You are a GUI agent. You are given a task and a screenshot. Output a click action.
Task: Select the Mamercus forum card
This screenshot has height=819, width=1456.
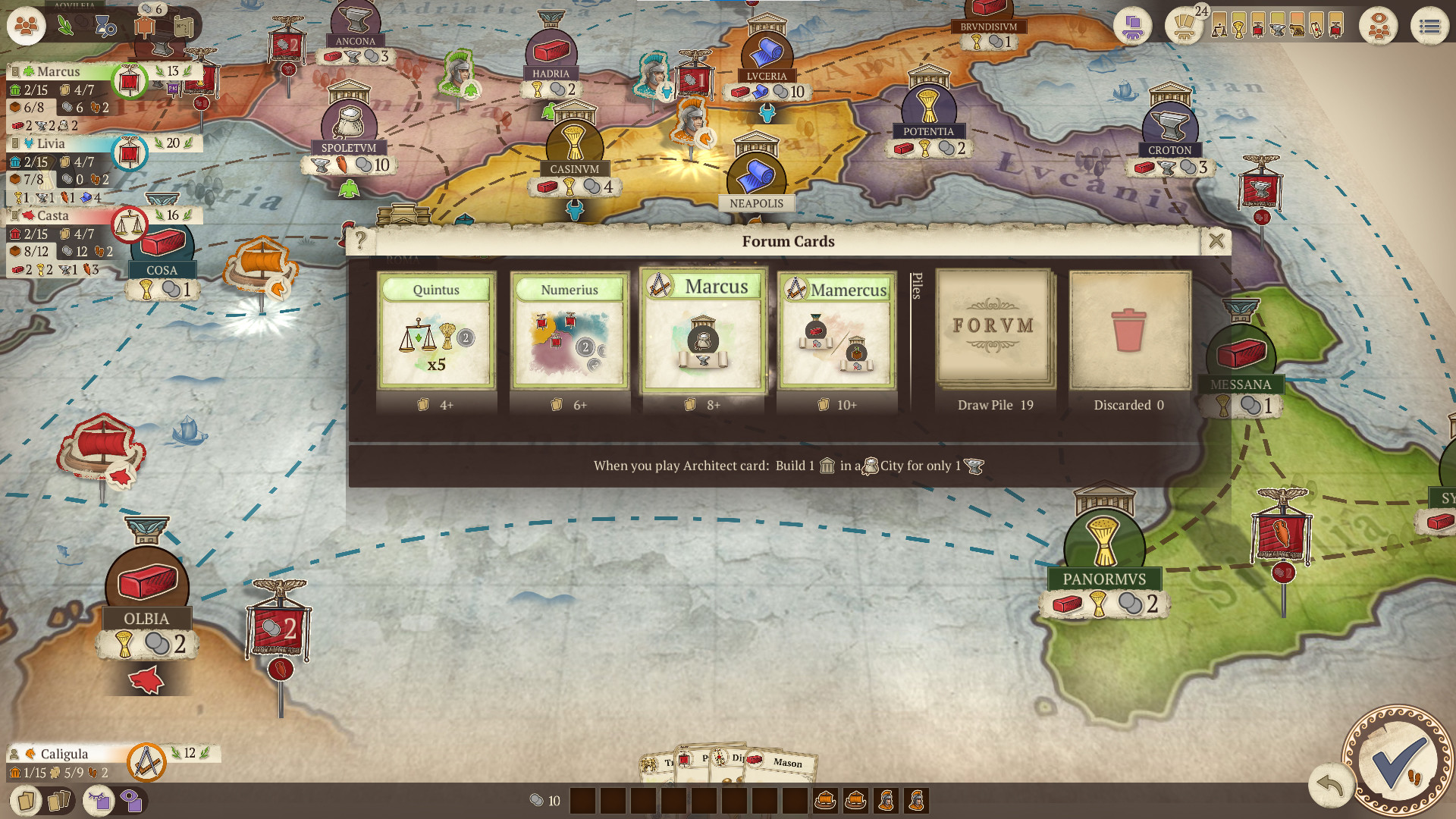pos(836,334)
